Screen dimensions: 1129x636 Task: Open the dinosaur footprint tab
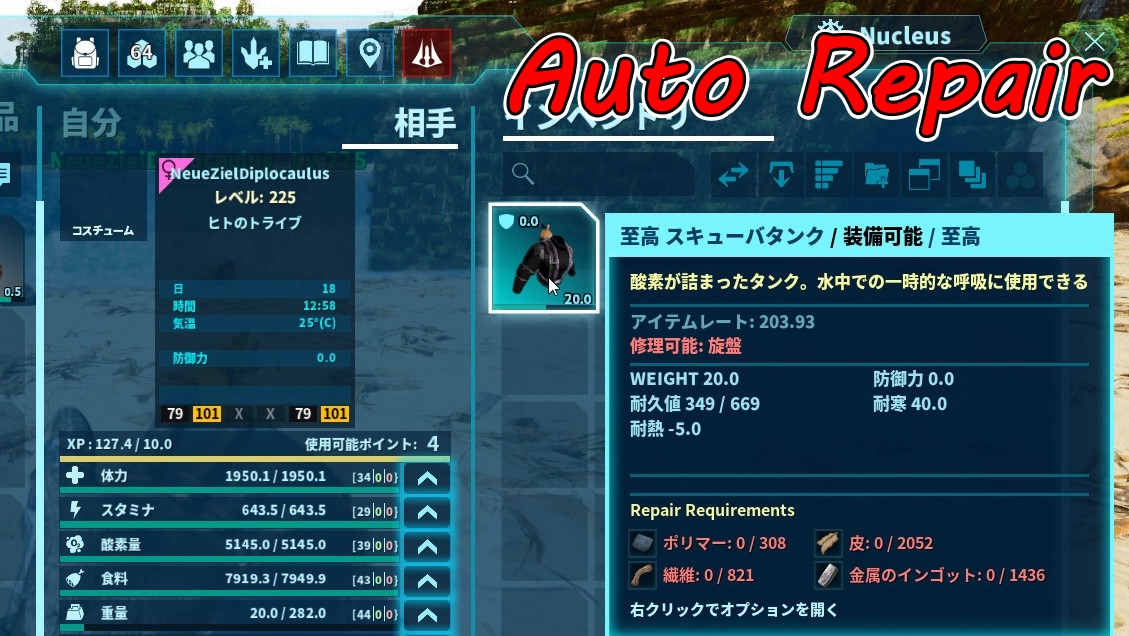coord(256,53)
